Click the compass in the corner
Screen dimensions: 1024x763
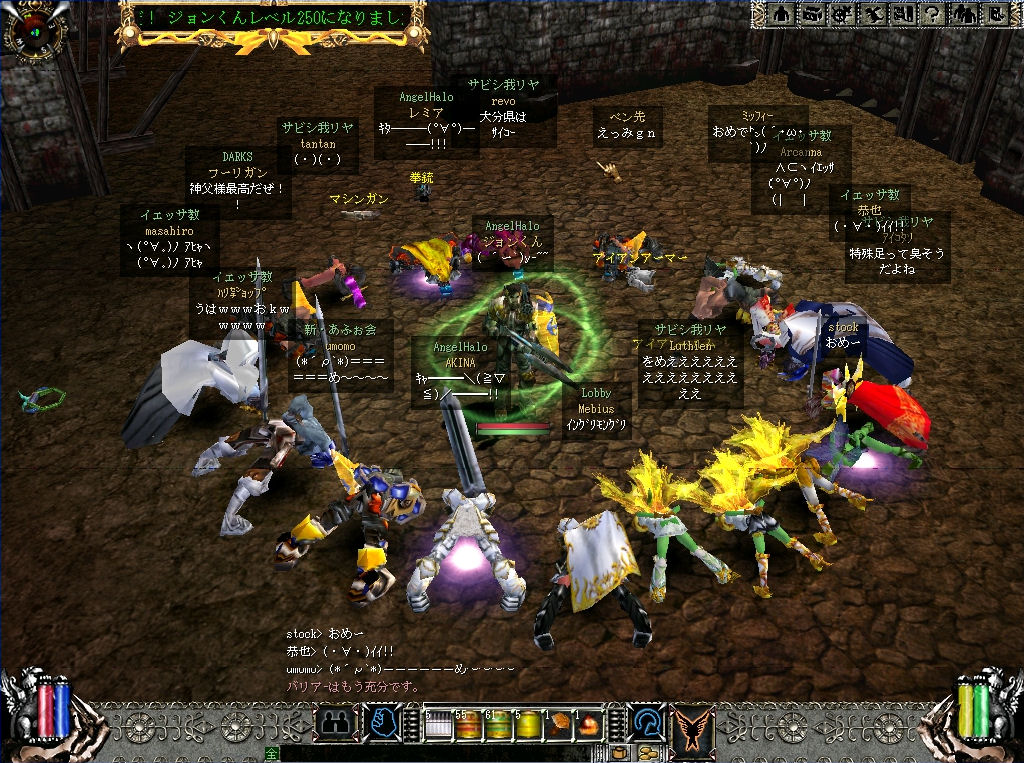[x=33, y=30]
